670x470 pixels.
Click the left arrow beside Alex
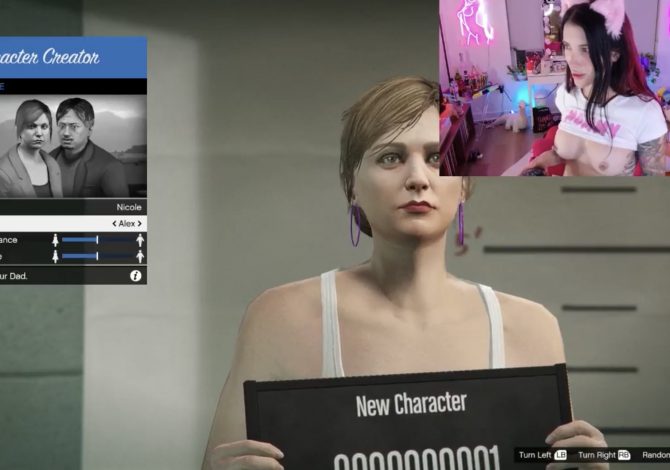113,224
